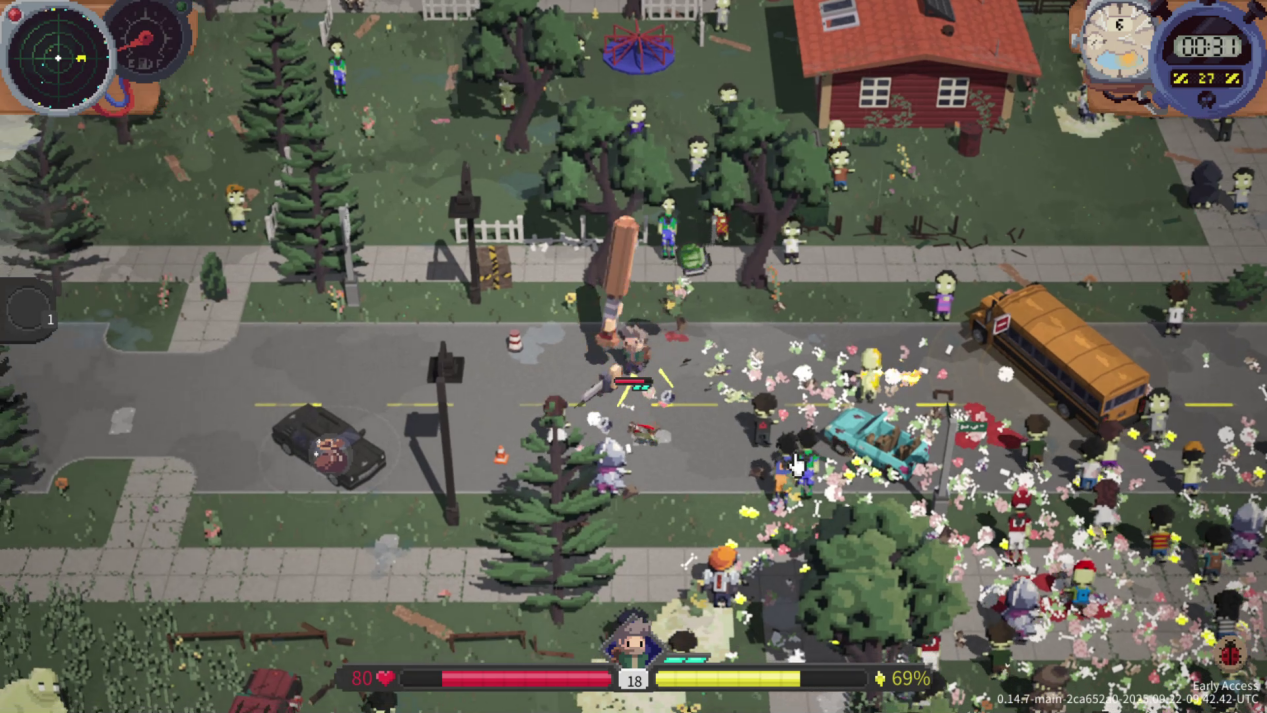Image resolution: width=1267 pixels, height=713 pixels.
Task: Click the green radar minimap
Action: 57,57
